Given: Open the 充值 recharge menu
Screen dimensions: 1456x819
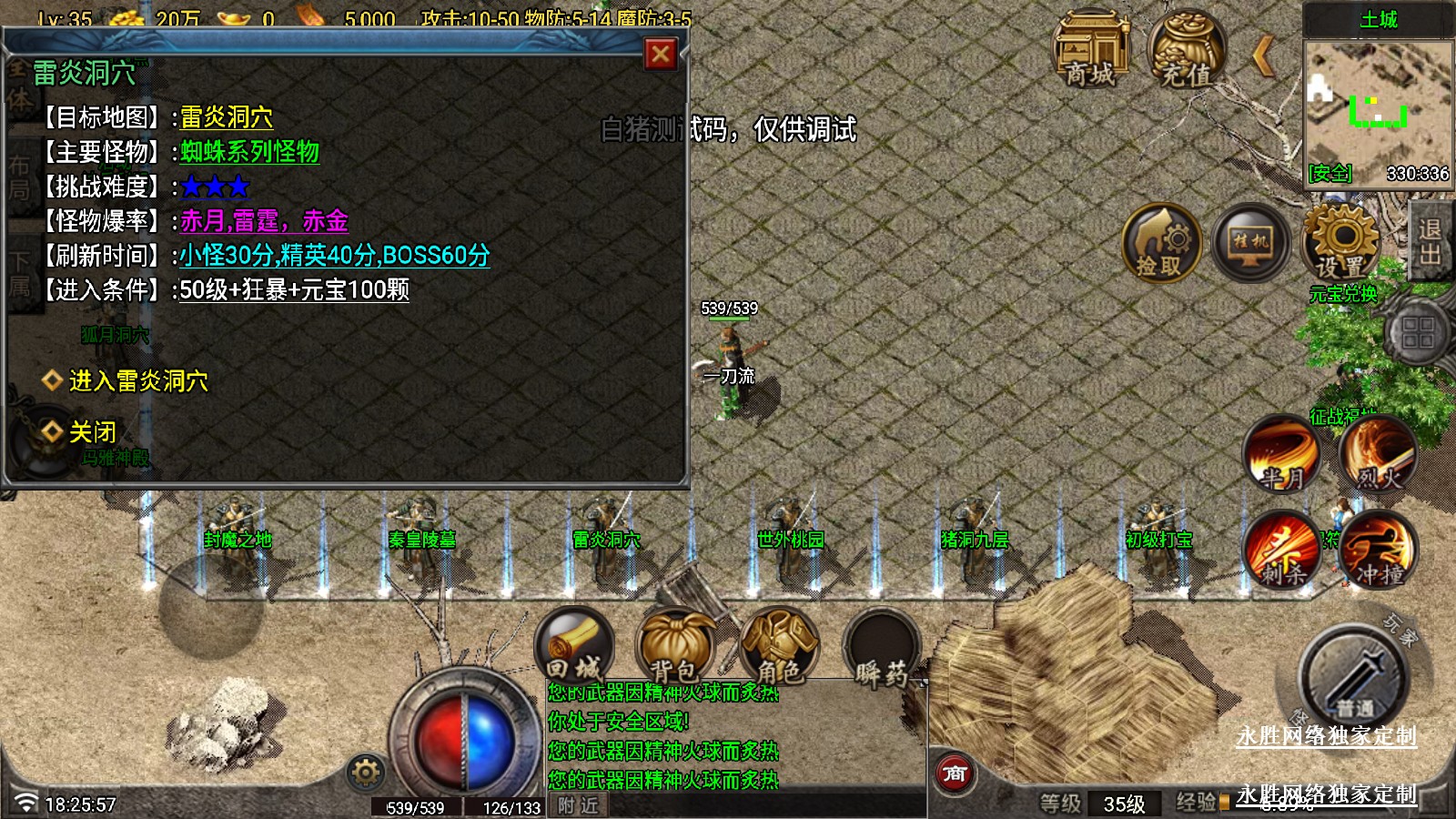Looking at the screenshot, I should pyautogui.click(x=1187, y=51).
